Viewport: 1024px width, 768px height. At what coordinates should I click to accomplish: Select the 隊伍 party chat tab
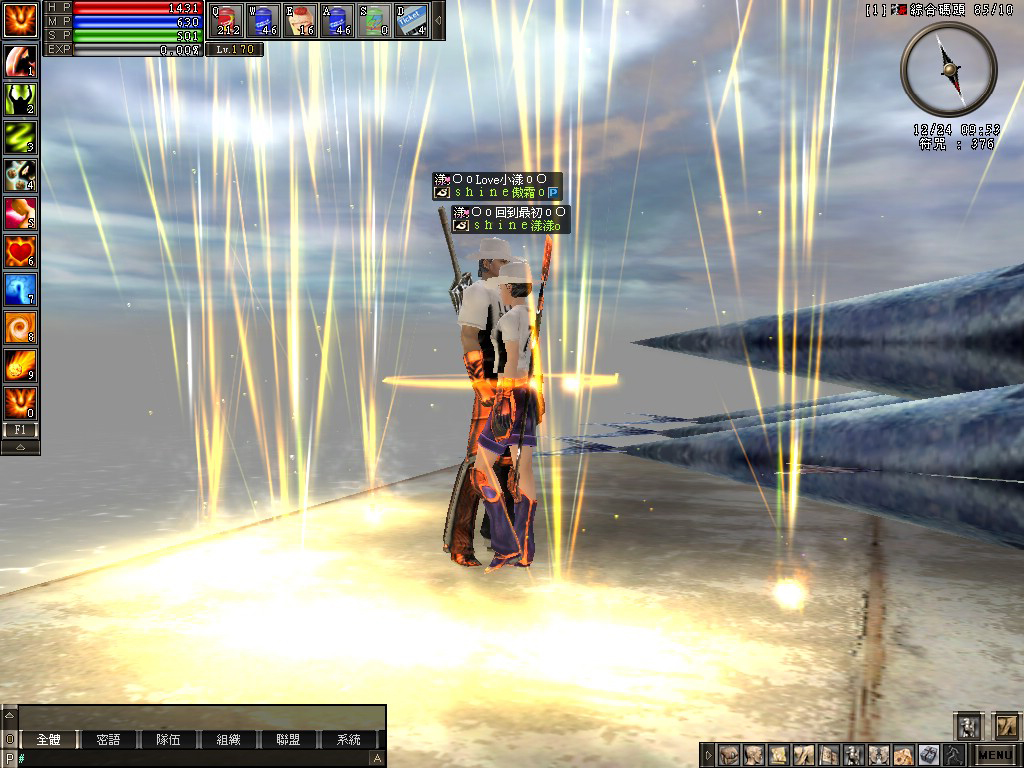pyautogui.click(x=168, y=740)
